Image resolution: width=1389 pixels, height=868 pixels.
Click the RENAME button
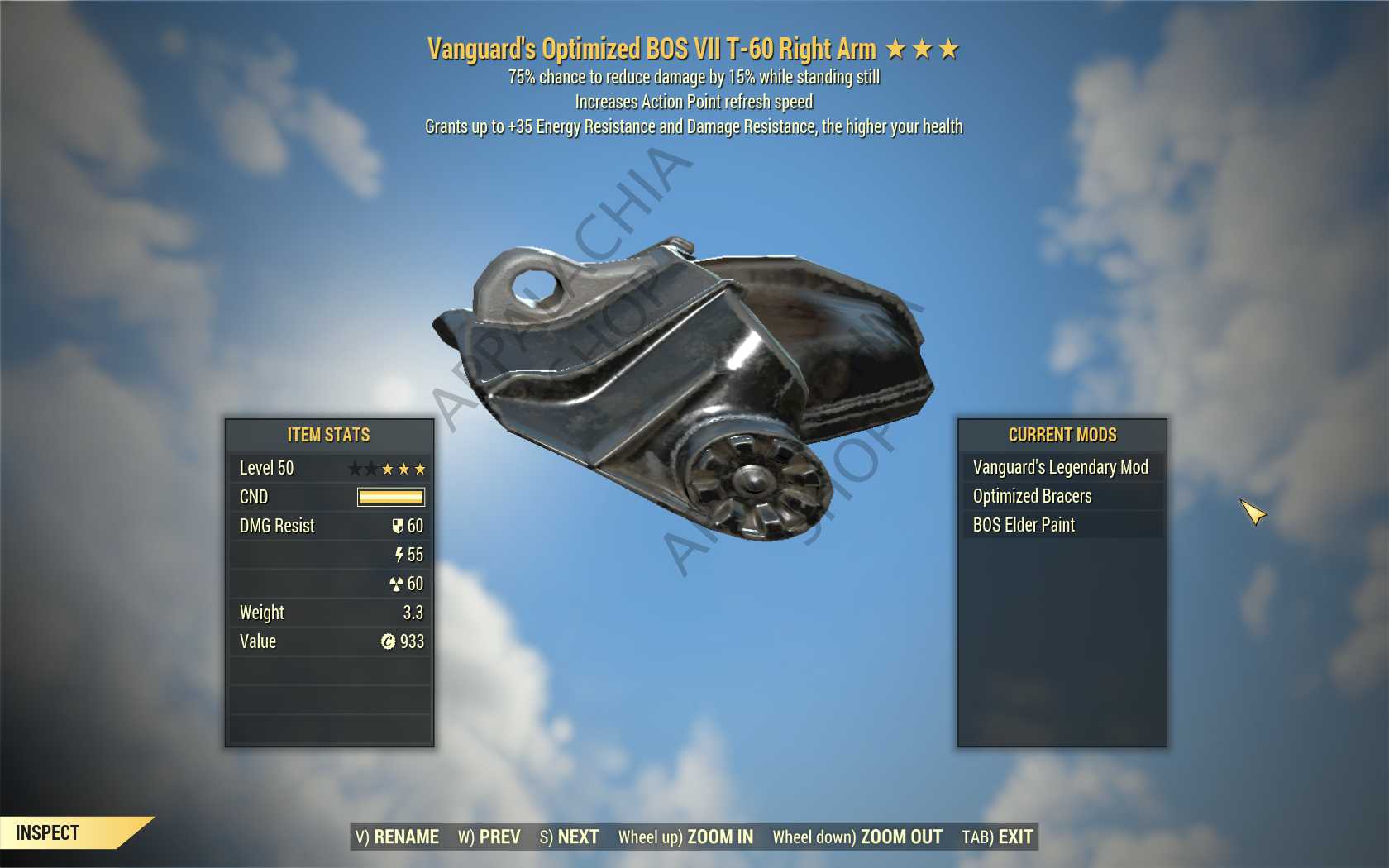pyautogui.click(x=397, y=837)
